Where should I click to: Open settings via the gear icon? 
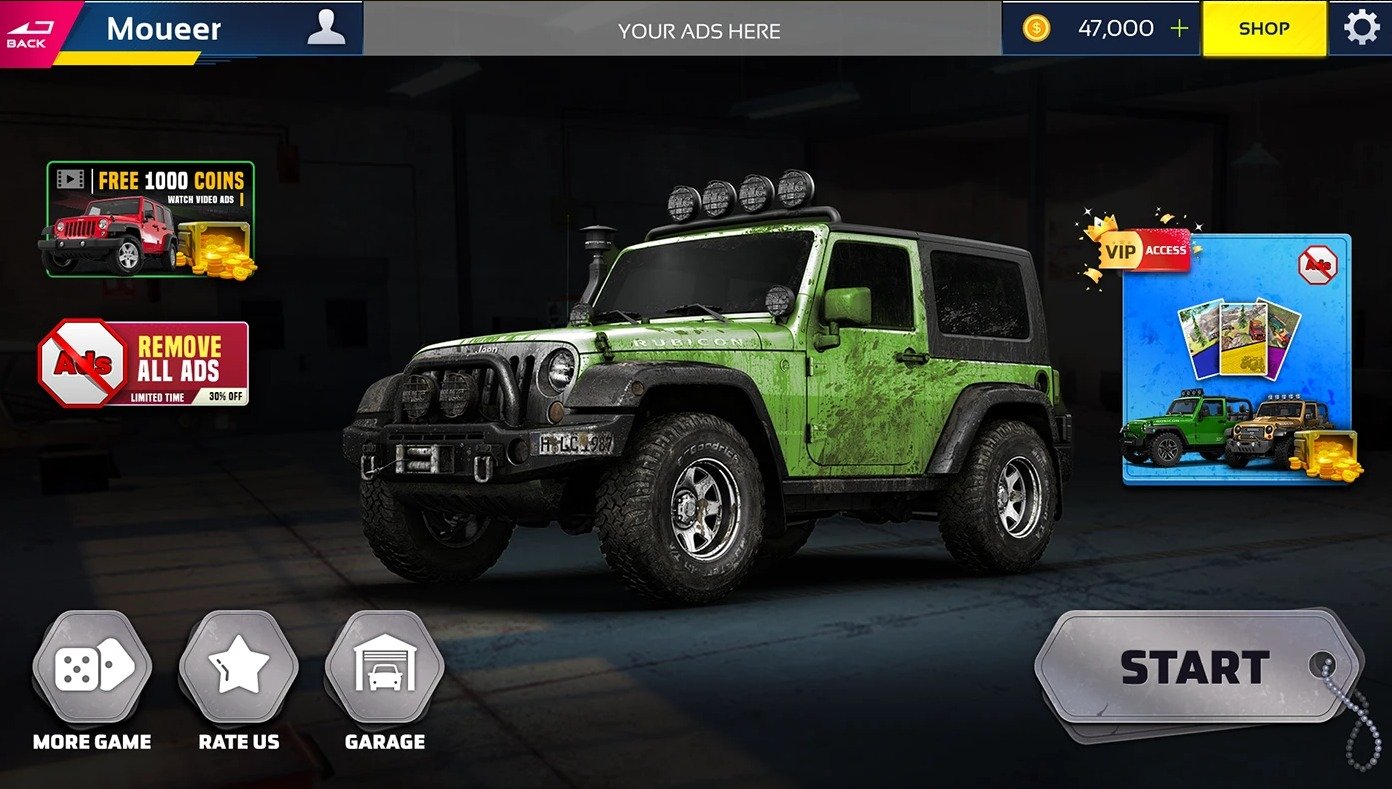click(1361, 28)
